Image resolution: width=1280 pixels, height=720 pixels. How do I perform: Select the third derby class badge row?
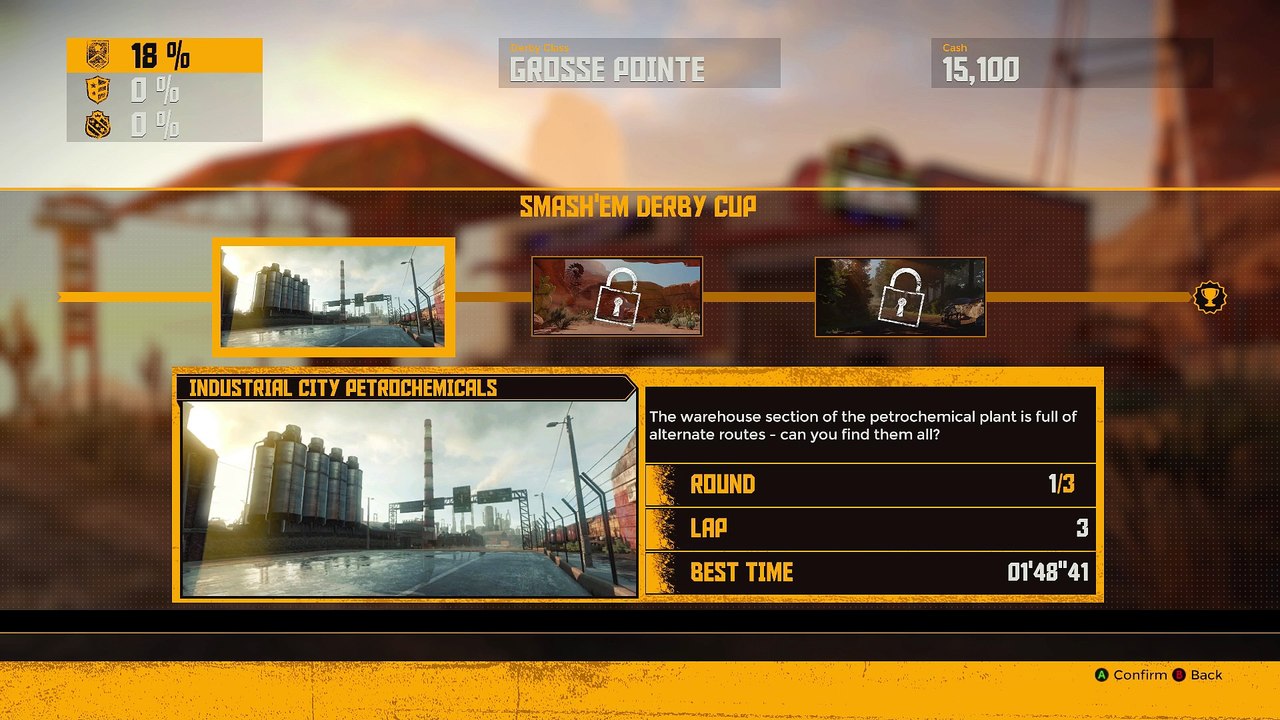click(x=164, y=125)
